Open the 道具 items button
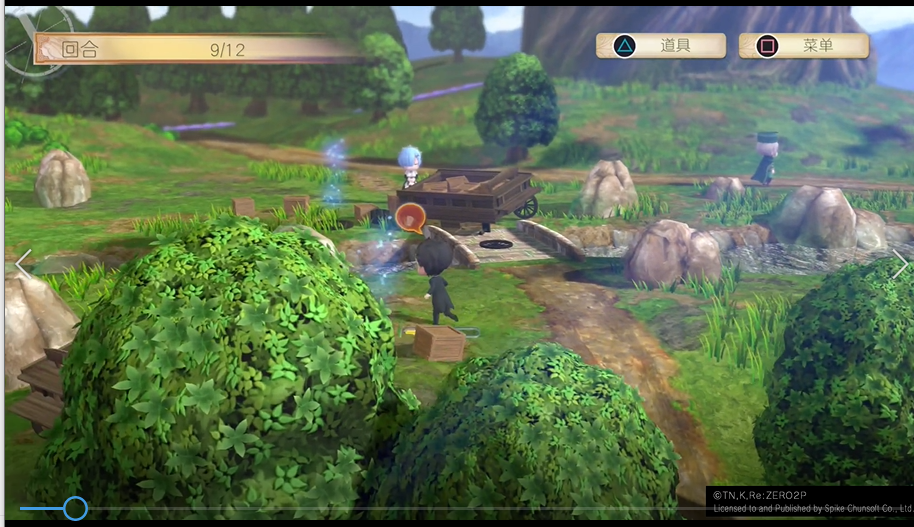This screenshot has height=527, width=914. coord(661,46)
